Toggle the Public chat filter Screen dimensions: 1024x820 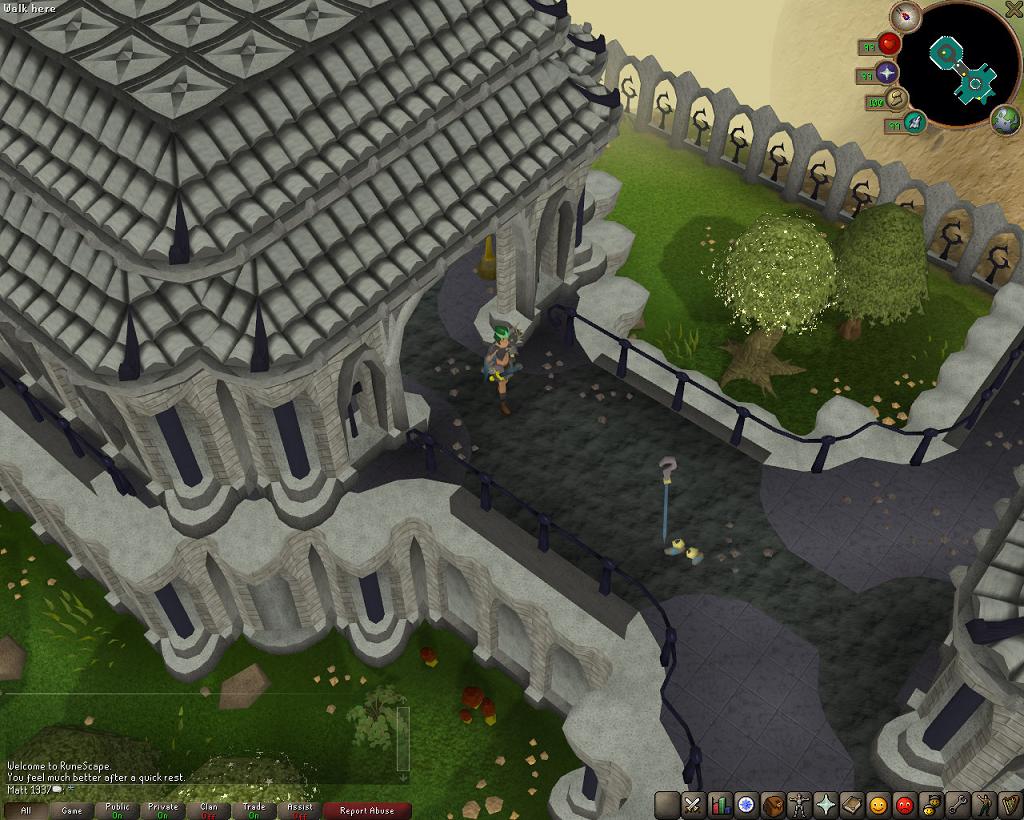click(117, 810)
